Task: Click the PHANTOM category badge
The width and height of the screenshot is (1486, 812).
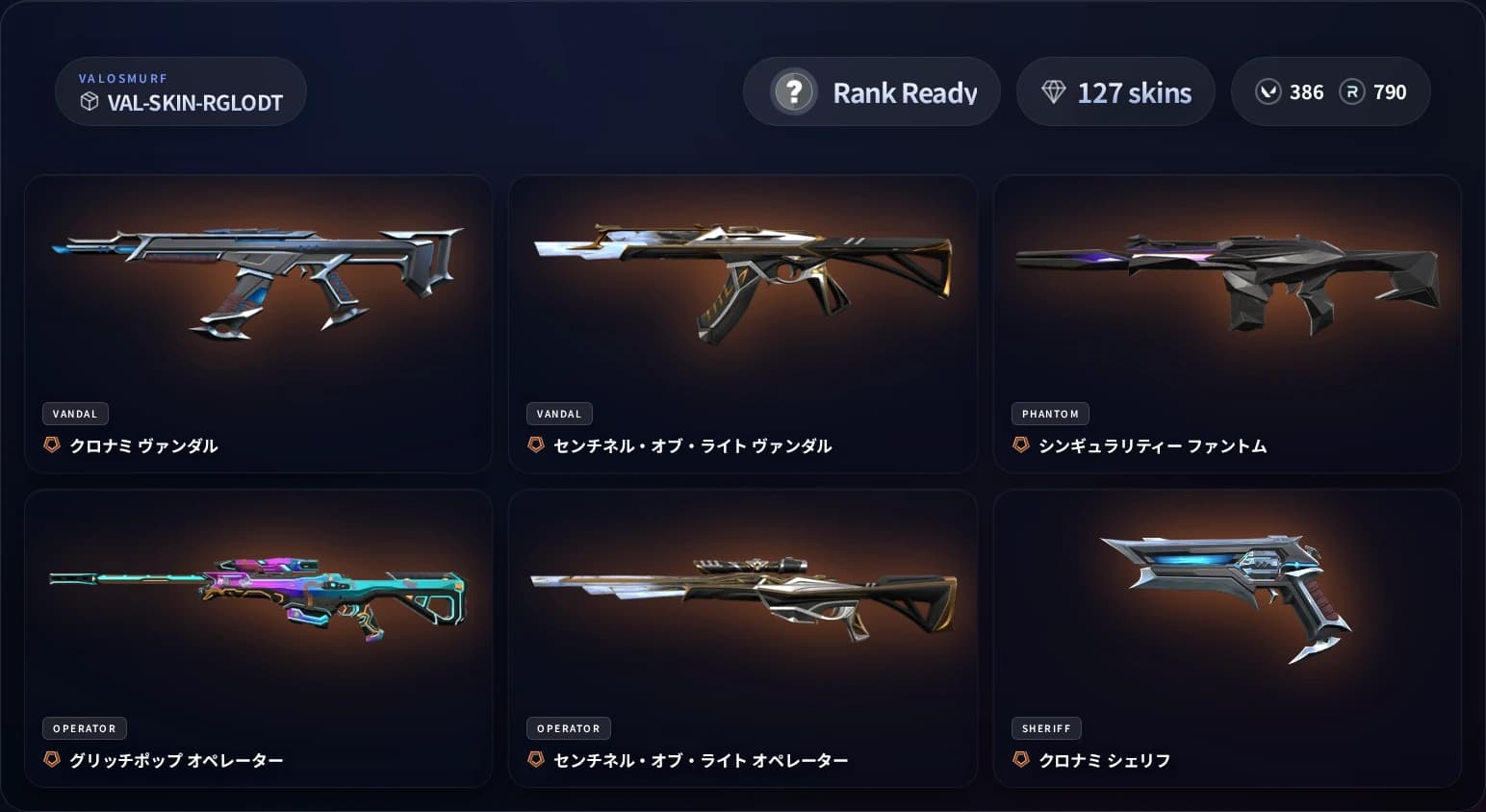Action: click(x=1050, y=413)
